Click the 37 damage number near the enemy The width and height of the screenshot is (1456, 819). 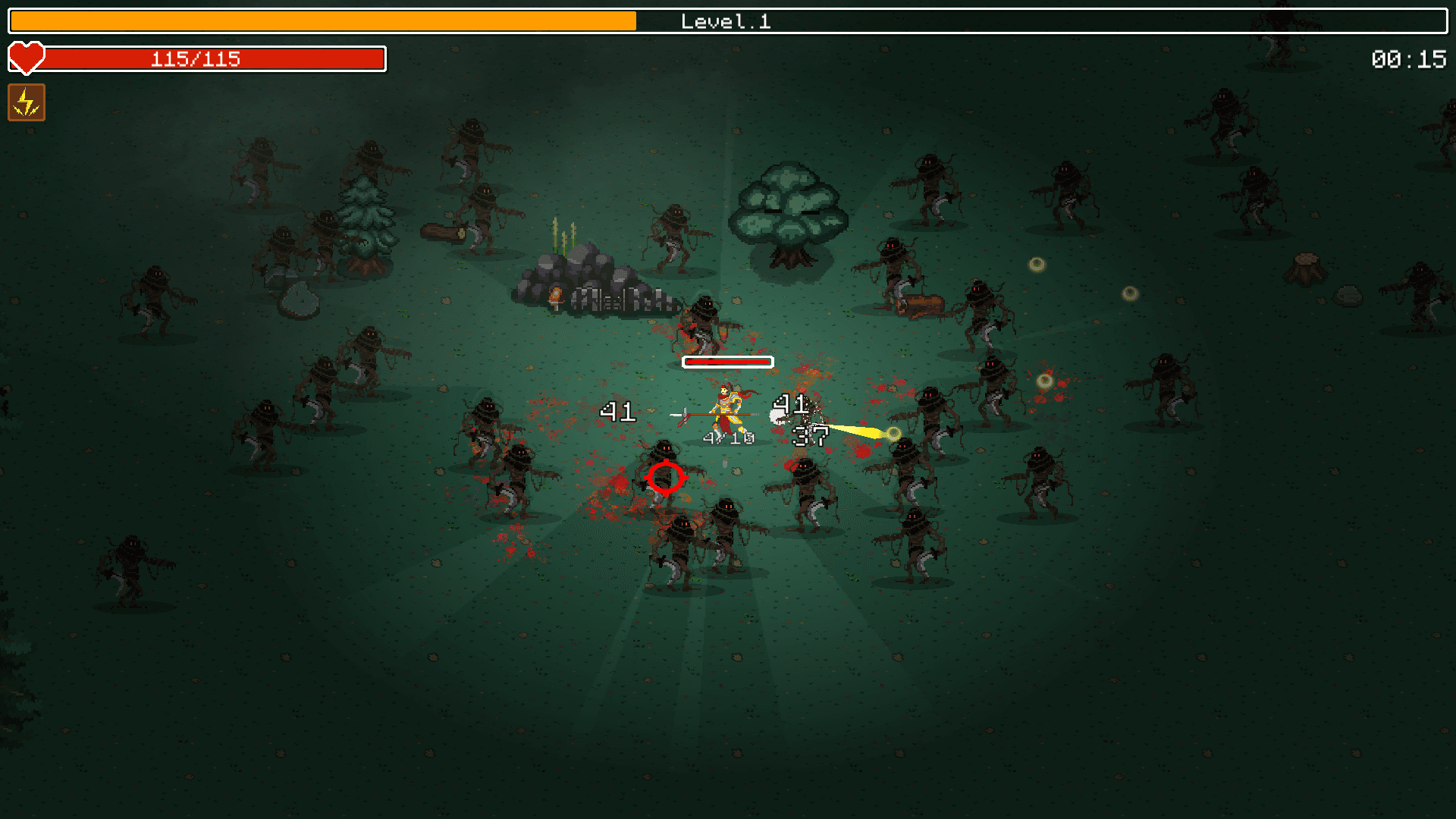811,437
